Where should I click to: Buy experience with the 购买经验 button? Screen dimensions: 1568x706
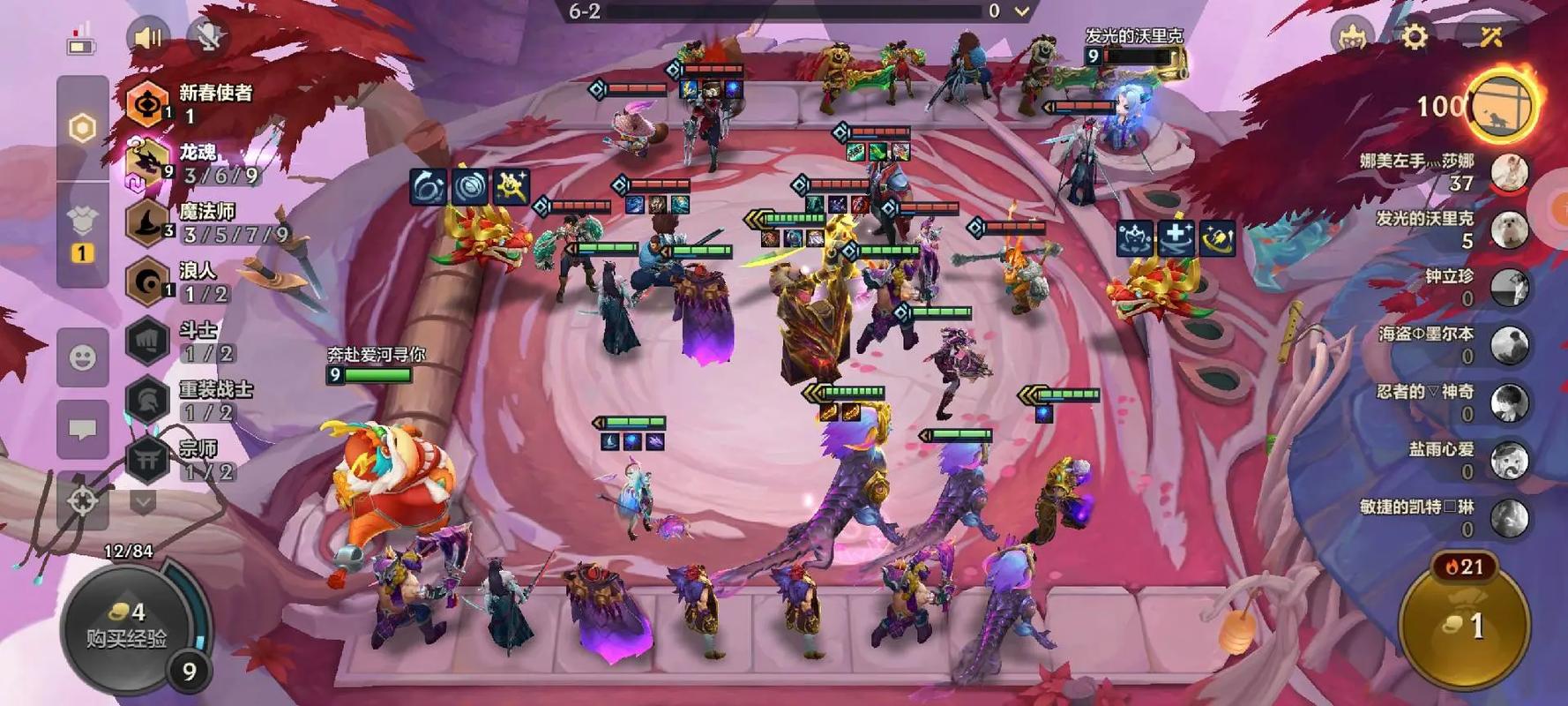tap(126, 625)
